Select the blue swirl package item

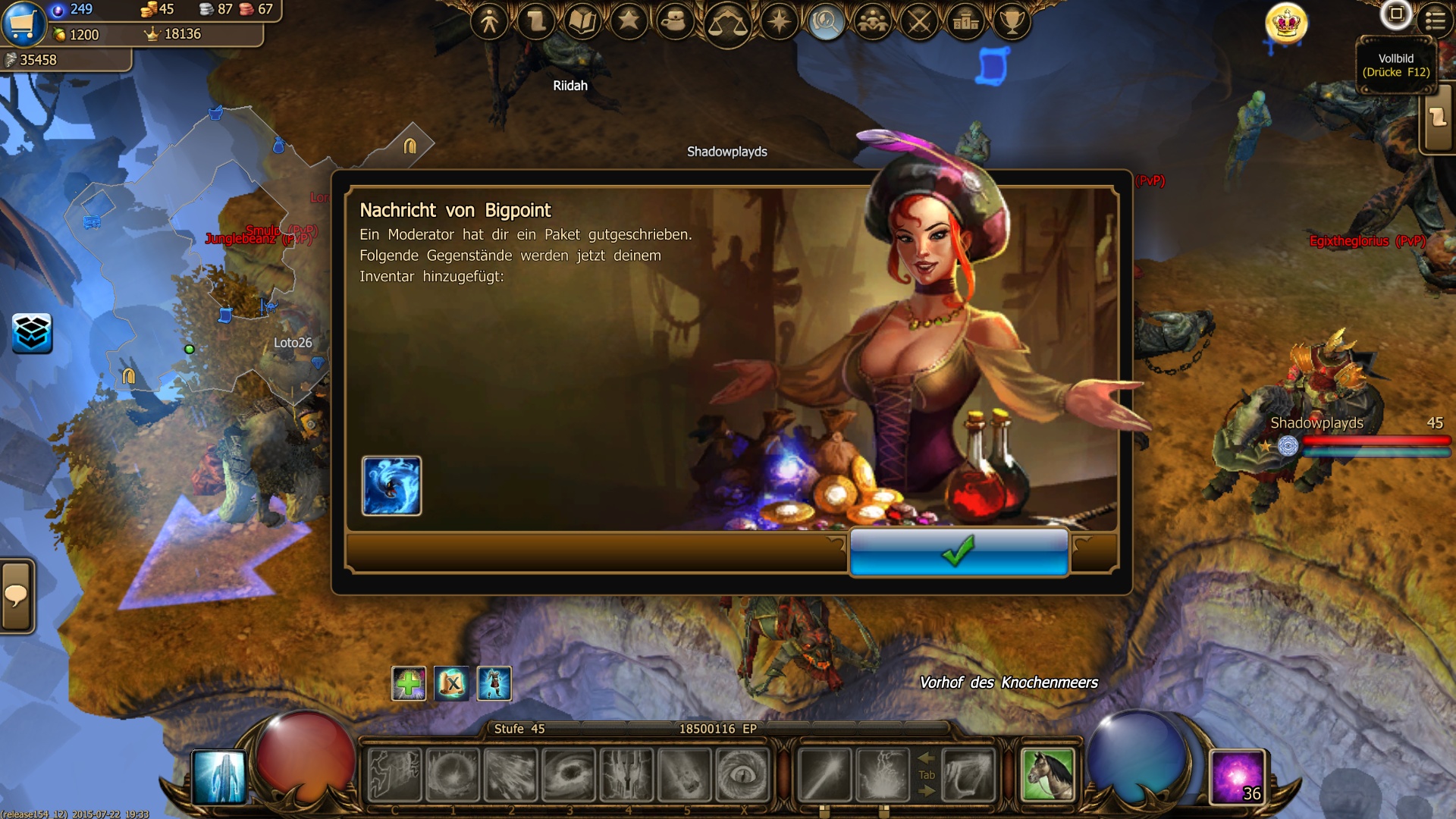(x=391, y=485)
